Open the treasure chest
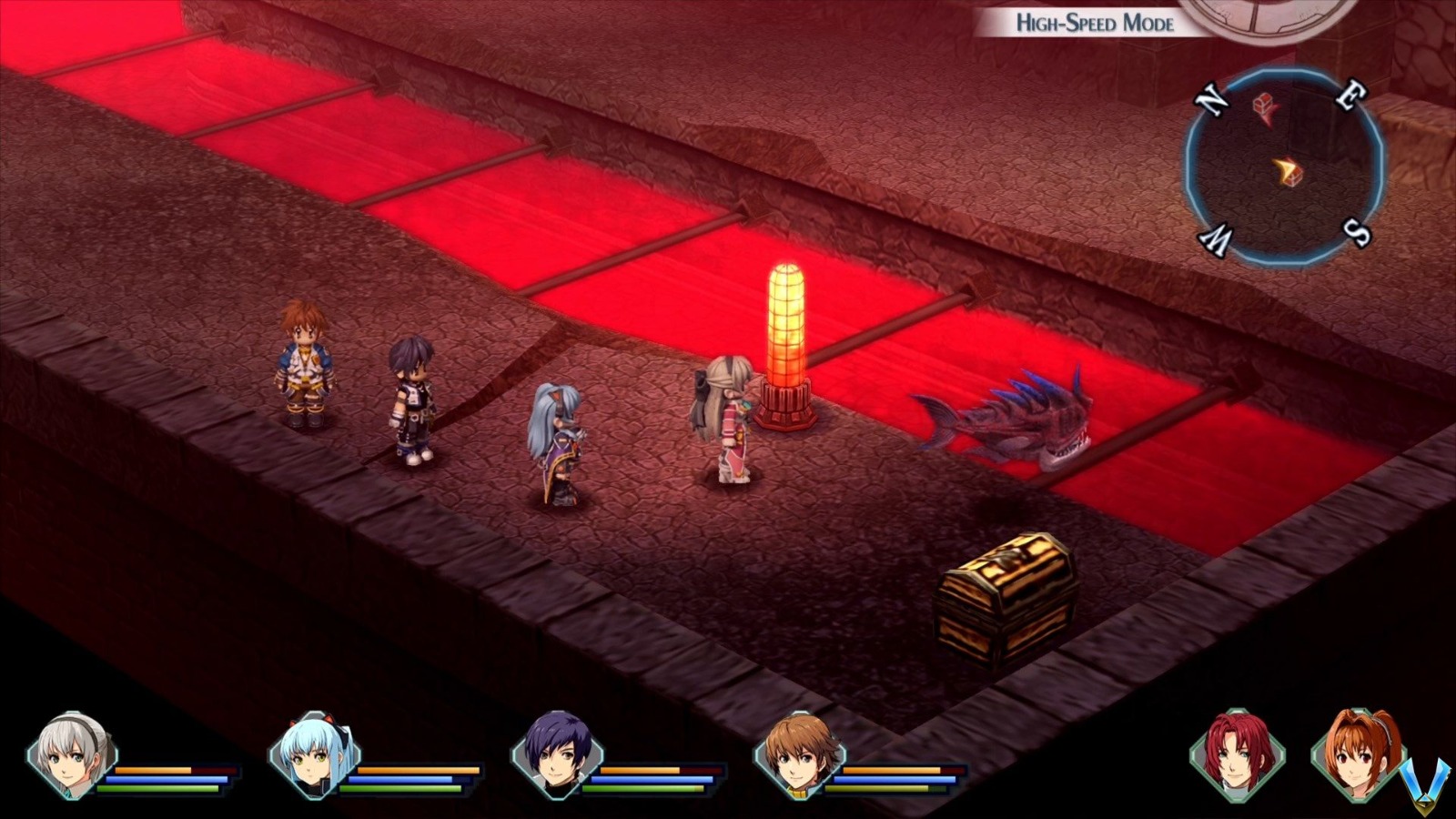 pos(1001,596)
